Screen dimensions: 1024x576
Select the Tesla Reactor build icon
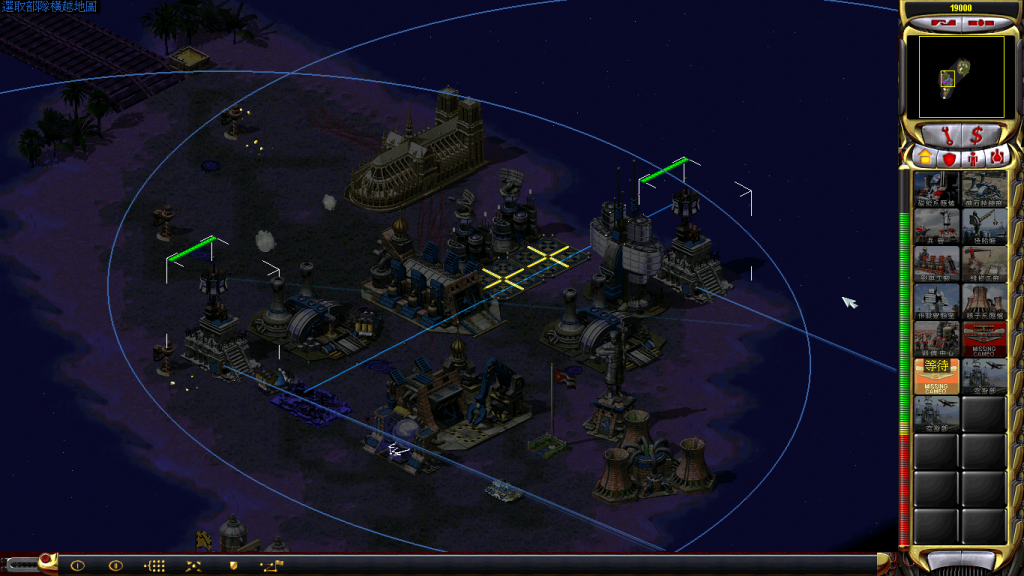pyautogui.click(x=937, y=188)
